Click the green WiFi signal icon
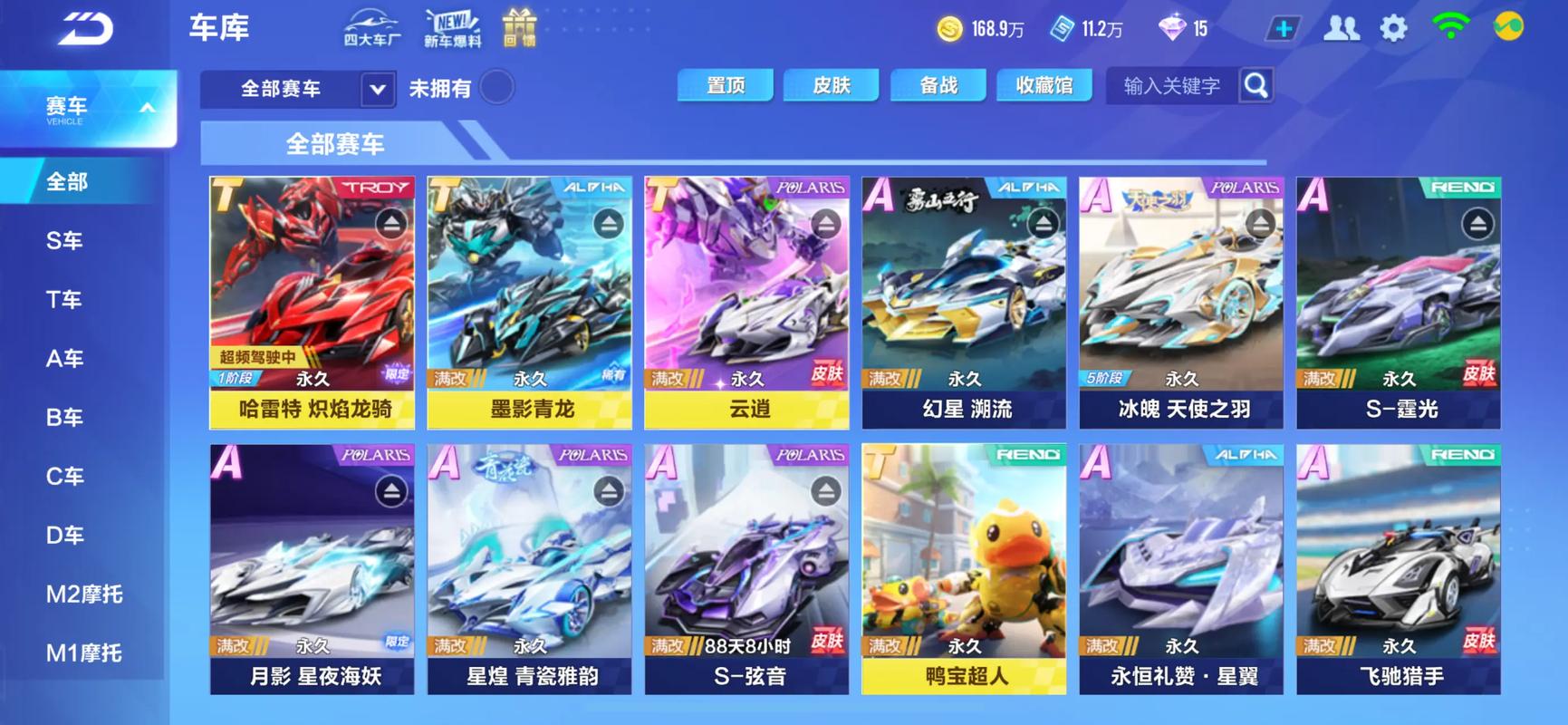Image resolution: width=1568 pixels, height=725 pixels. click(1448, 28)
